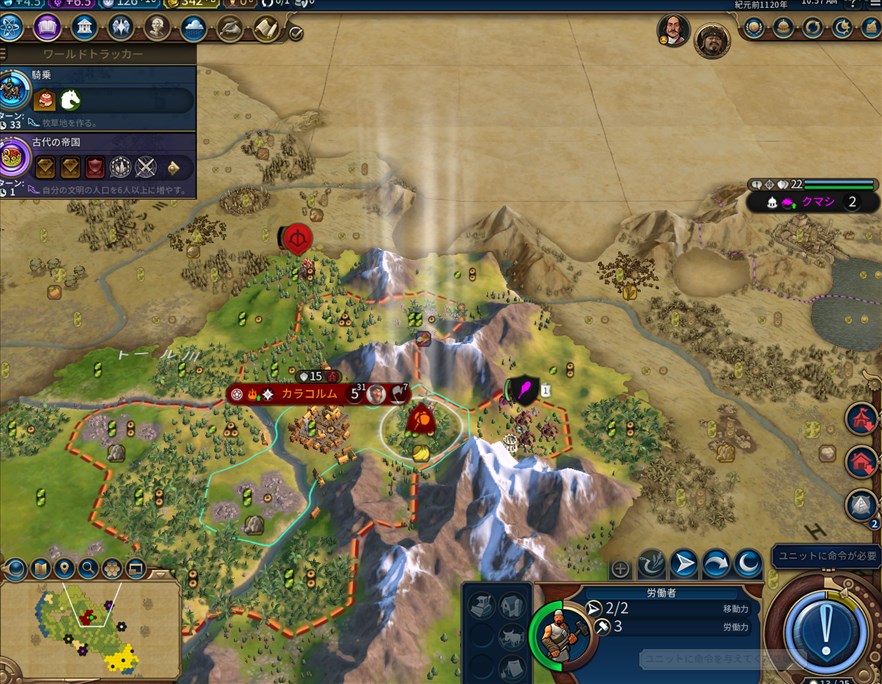Image resolution: width=882 pixels, height=684 pixels.
Task: Skip the unit's turn with curved arrow
Action: 715,565
